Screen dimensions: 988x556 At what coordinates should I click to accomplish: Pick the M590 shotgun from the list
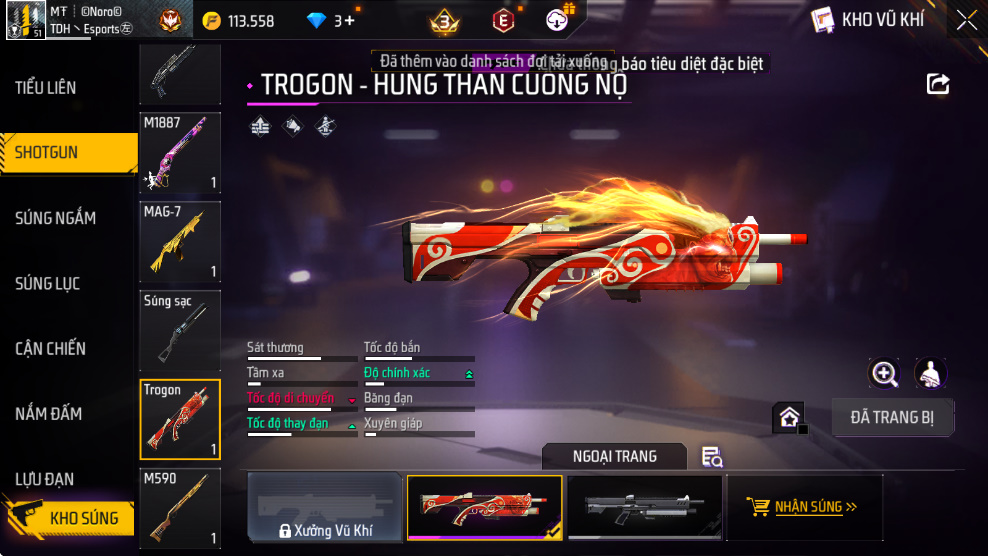(x=180, y=508)
